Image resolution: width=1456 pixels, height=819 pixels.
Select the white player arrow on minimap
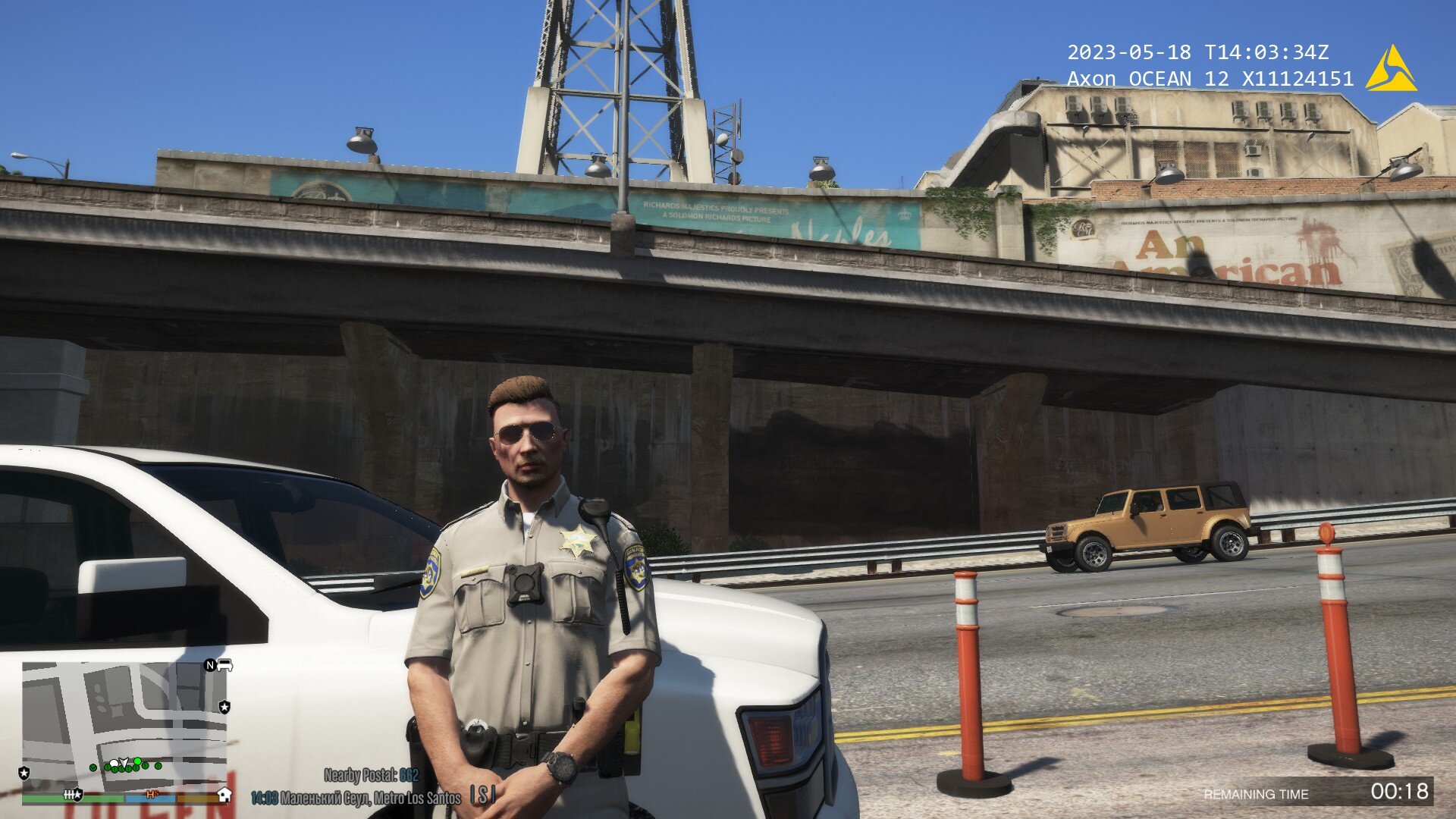pos(124,762)
